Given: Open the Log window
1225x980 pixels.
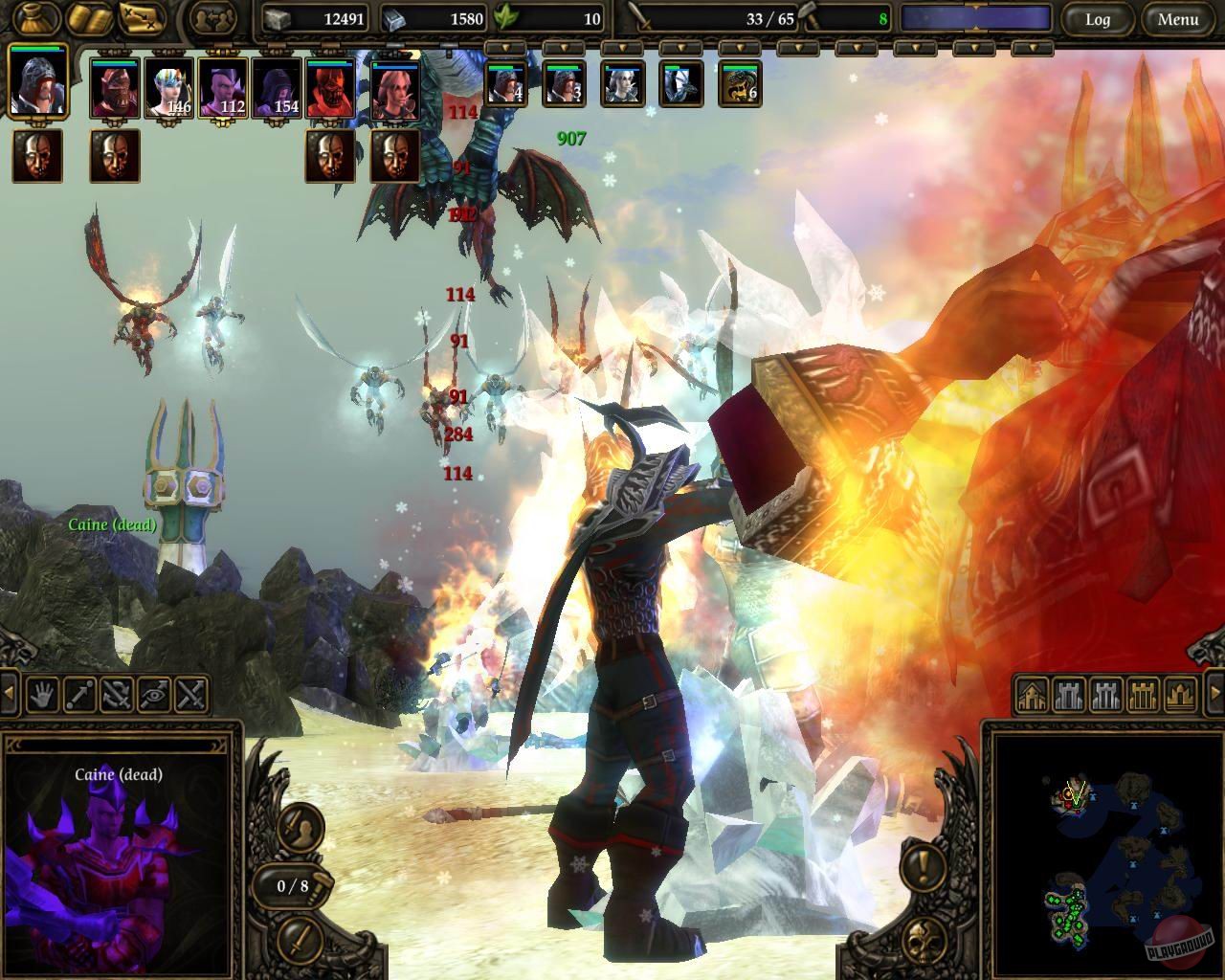Looking at the screenshot, I should 1097,18.
